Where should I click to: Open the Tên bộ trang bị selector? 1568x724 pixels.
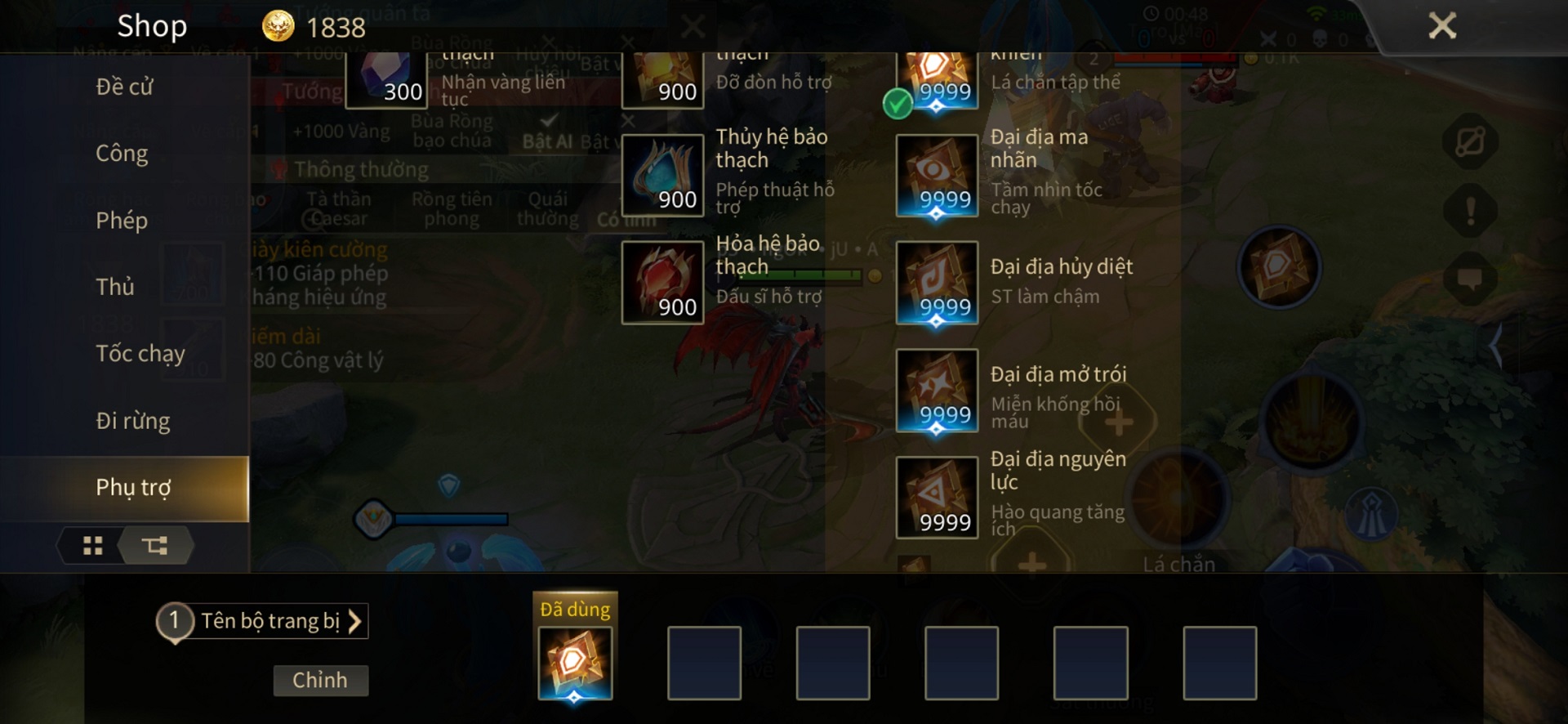click(269, 621)
